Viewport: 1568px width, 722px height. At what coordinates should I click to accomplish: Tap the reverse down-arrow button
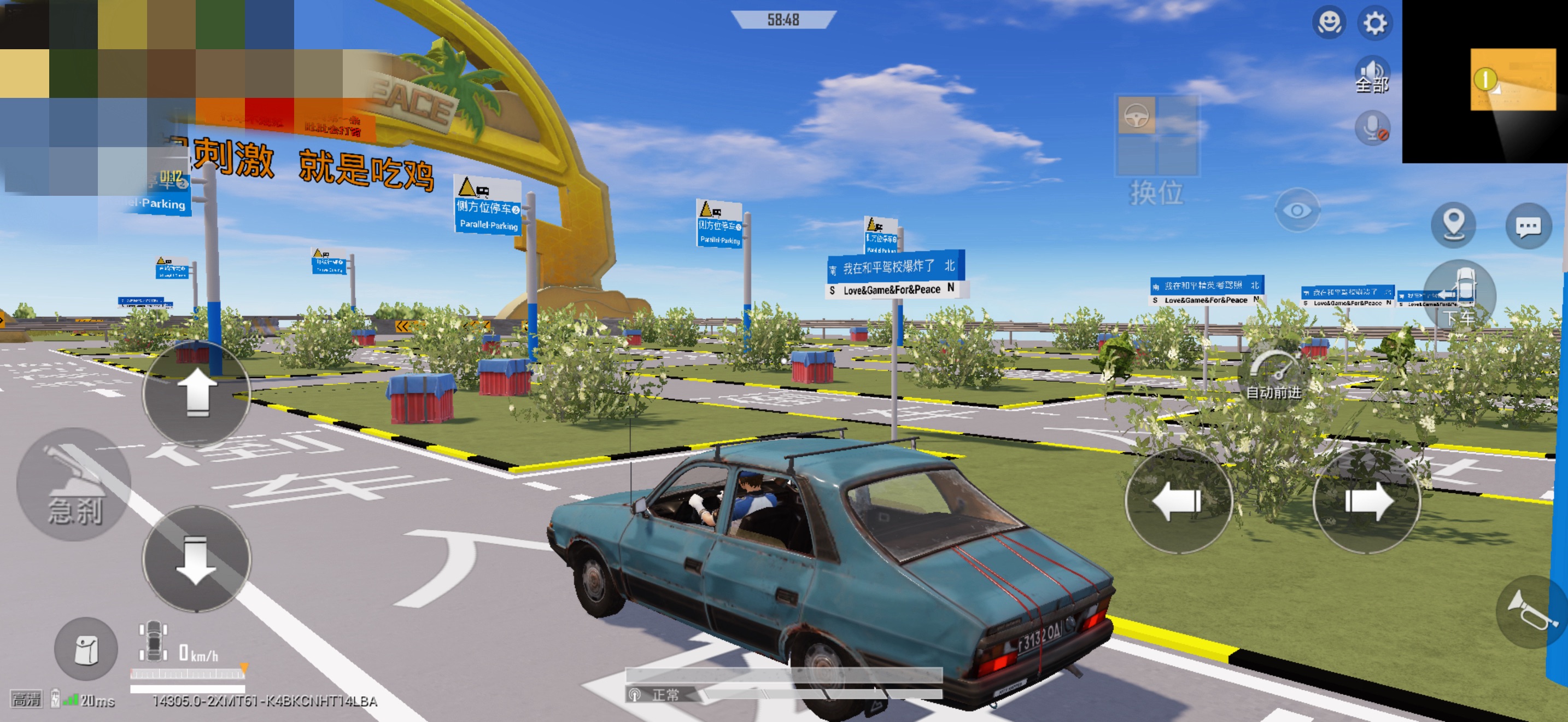[197, 559]
